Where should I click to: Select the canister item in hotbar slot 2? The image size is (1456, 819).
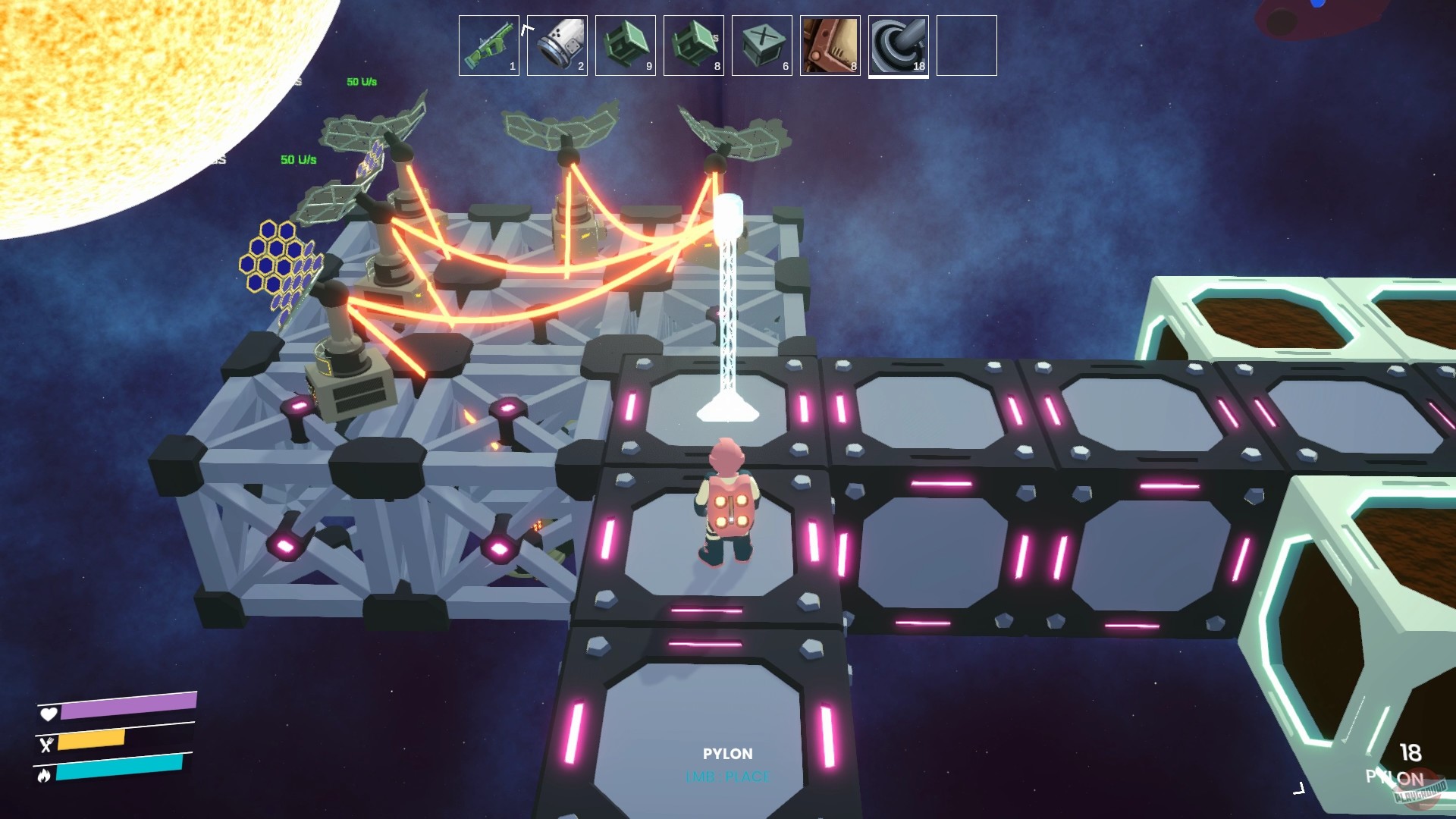click(556, 45)
